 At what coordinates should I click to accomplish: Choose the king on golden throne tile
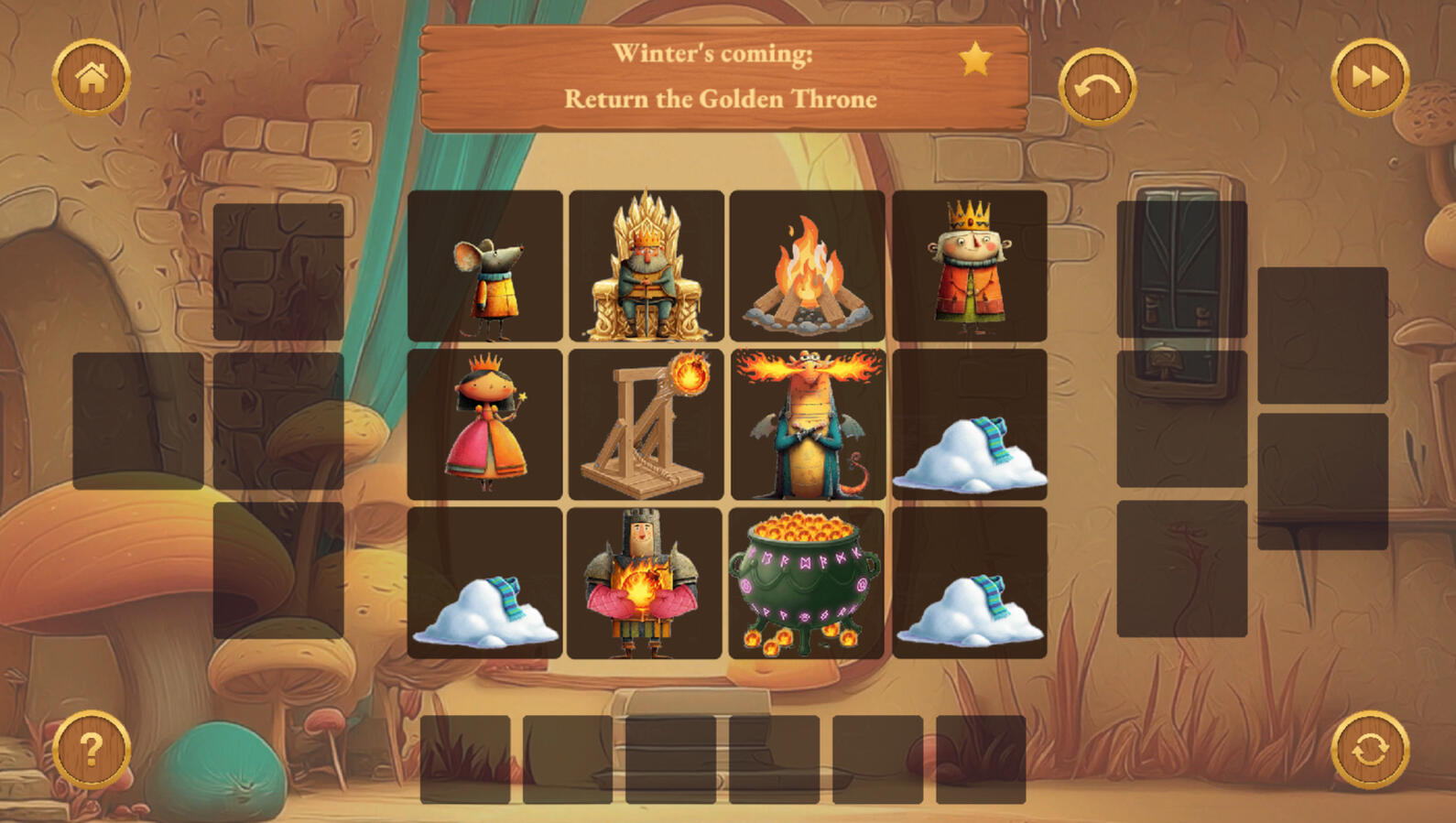point(647,265)
